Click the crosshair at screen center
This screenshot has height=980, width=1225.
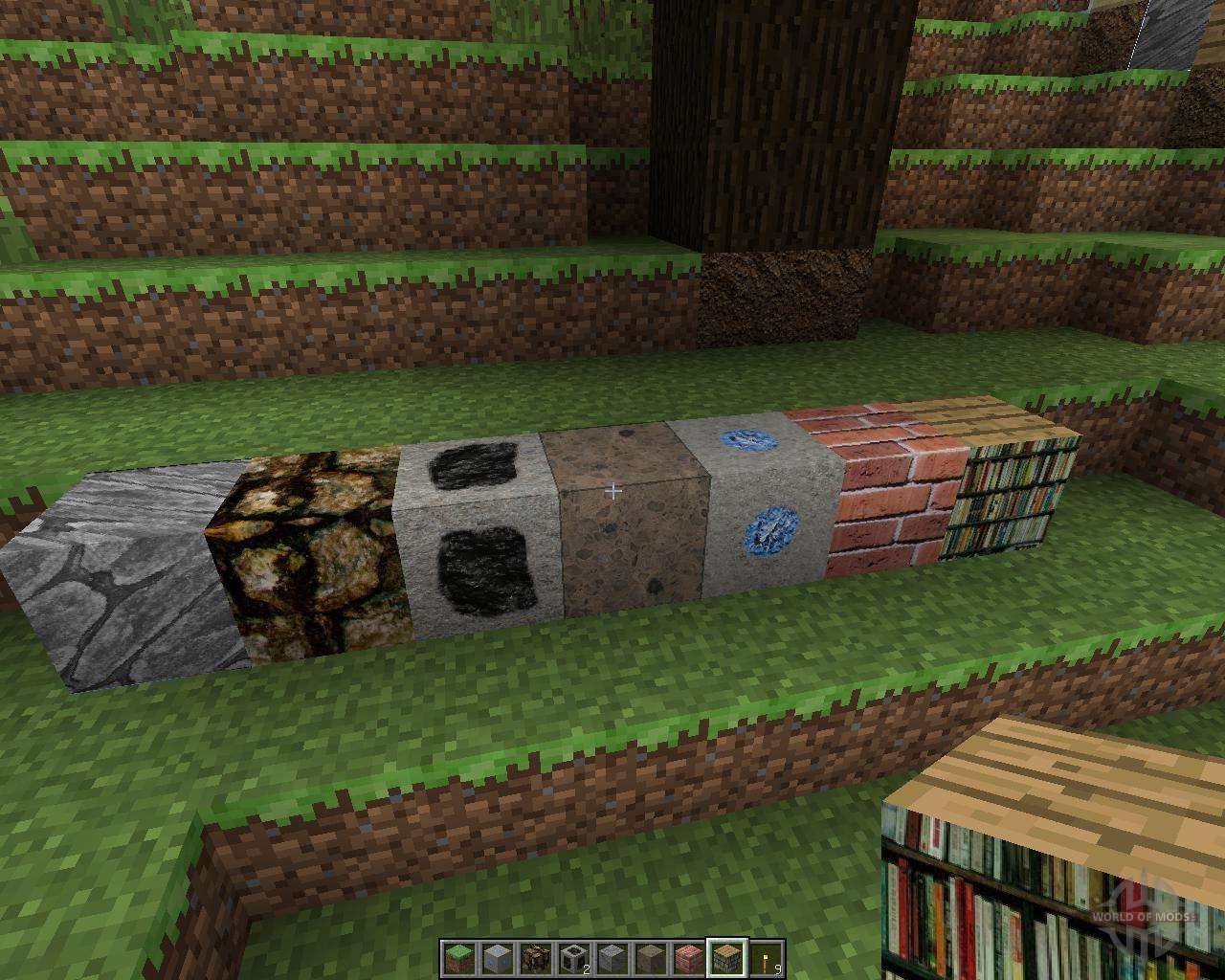click(612, 490)
